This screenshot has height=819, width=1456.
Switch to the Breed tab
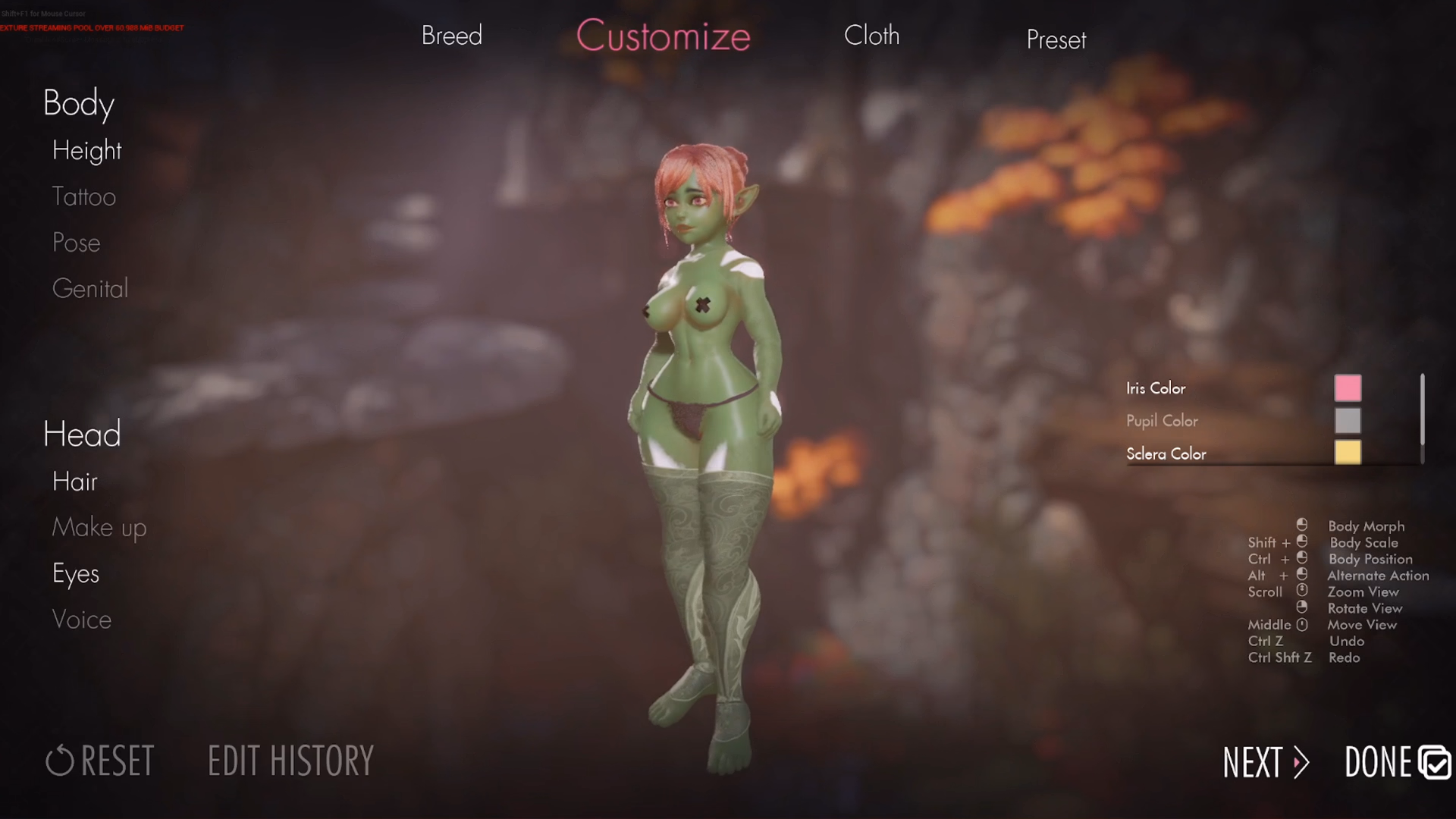pyautogui.click(x=451, y=36)
